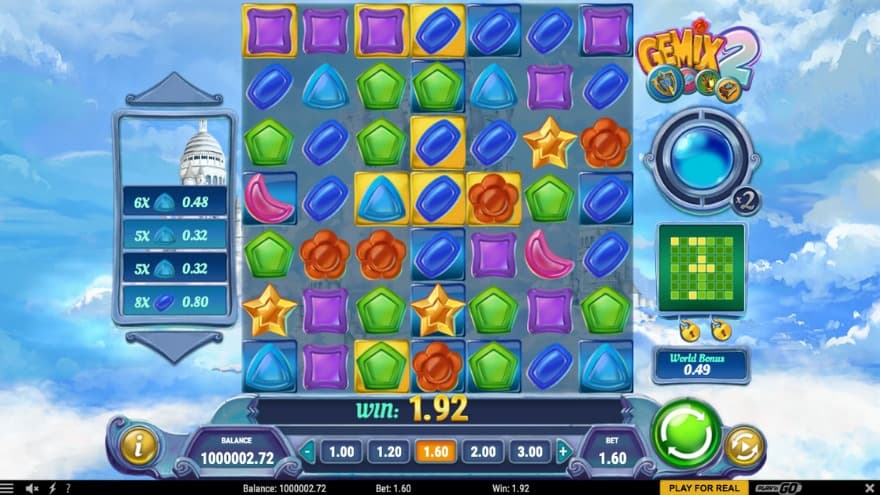Screen dimensions: 880x495
Task: Select the highlighted 1.60 bet
Action: [435, 452]
